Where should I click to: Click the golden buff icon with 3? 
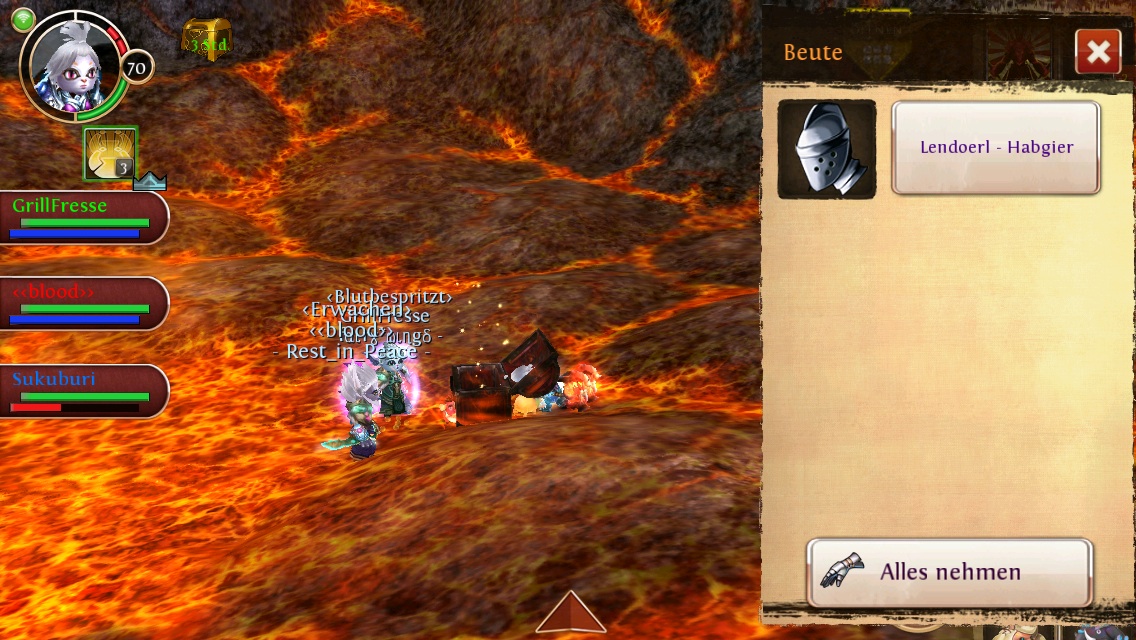tap(110, 154)
